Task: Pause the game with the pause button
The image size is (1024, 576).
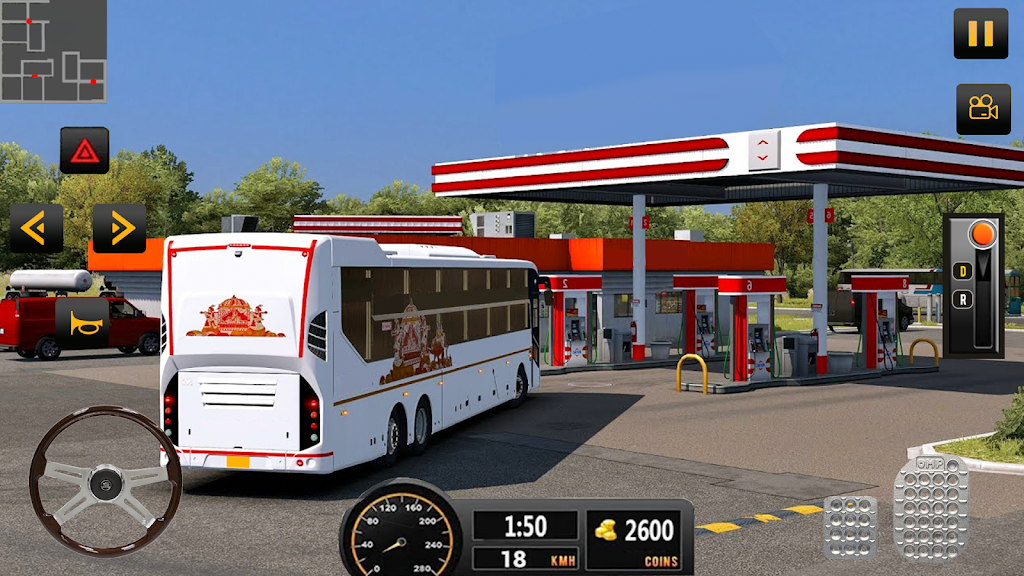Action: pyautogui.click(x=980, y=33)
